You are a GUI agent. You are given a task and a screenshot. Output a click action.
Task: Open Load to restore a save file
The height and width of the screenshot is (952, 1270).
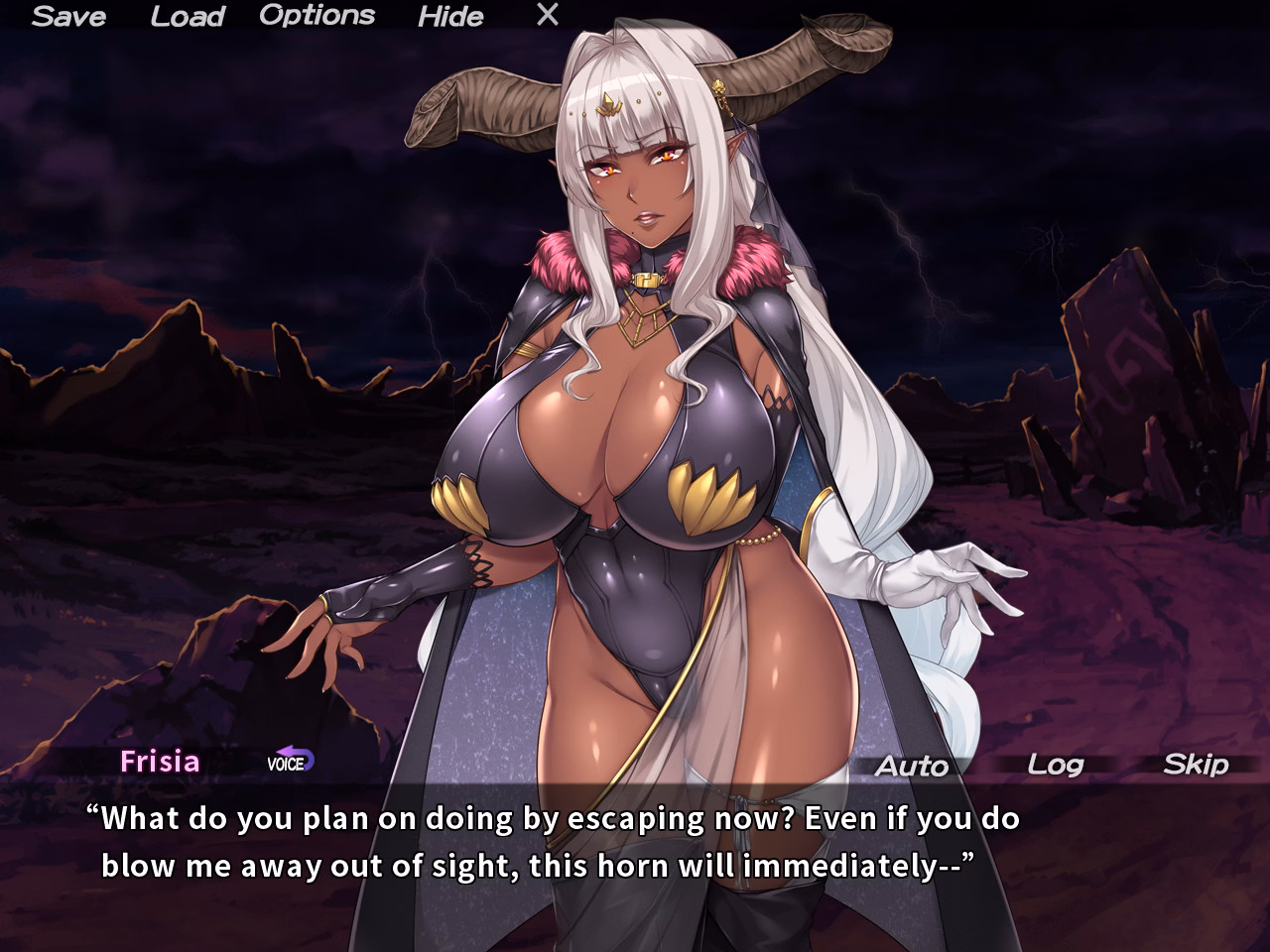189,16
